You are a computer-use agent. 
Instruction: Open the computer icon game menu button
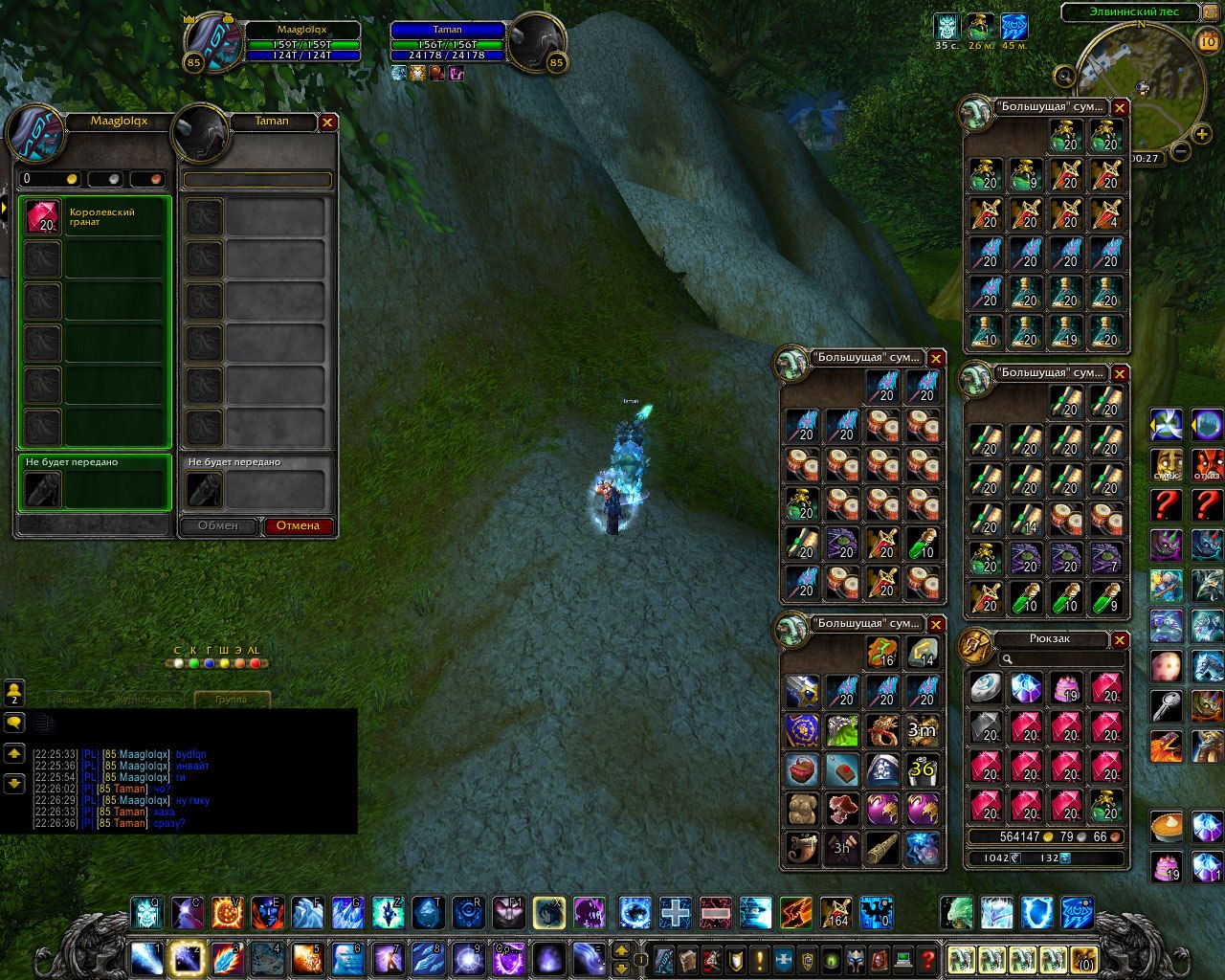pyautogui.click(x=902, y=959)
